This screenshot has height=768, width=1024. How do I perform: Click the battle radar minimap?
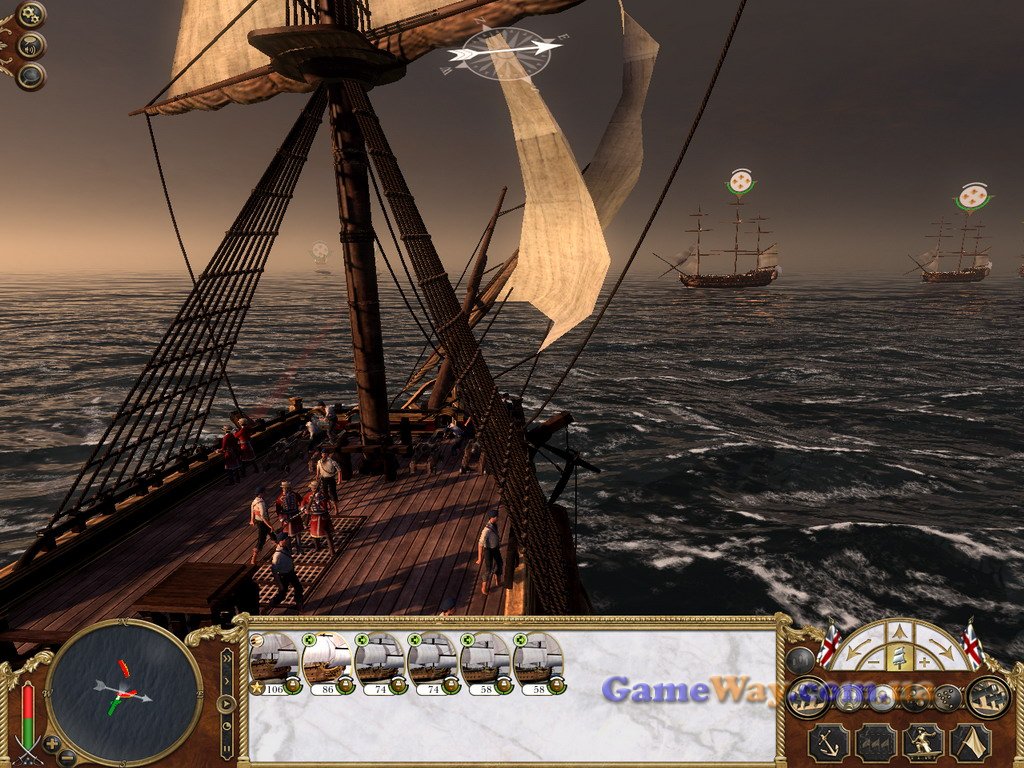coord(124,692)
